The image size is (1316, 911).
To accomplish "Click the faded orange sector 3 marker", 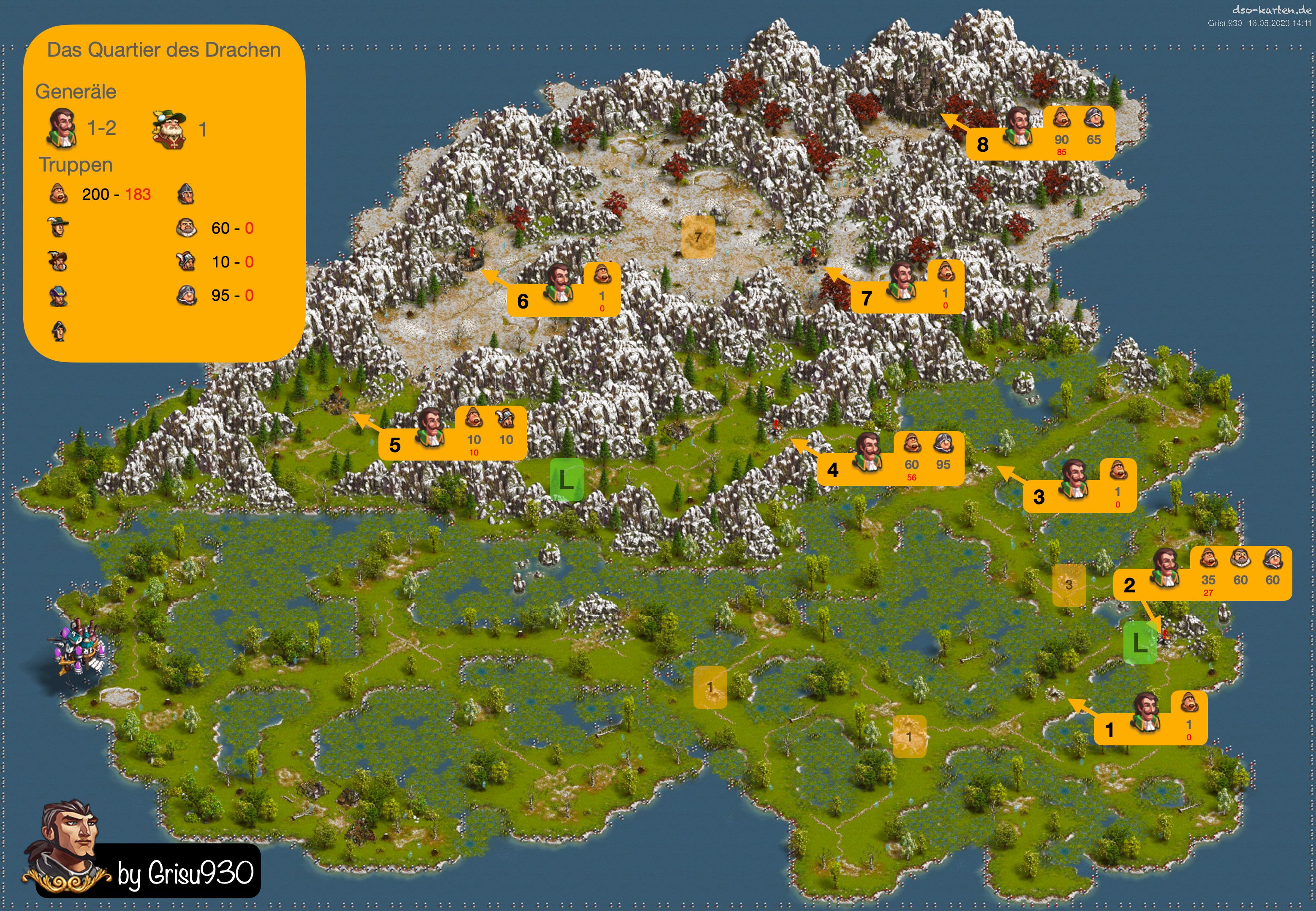I will [x=1069, y=584].
